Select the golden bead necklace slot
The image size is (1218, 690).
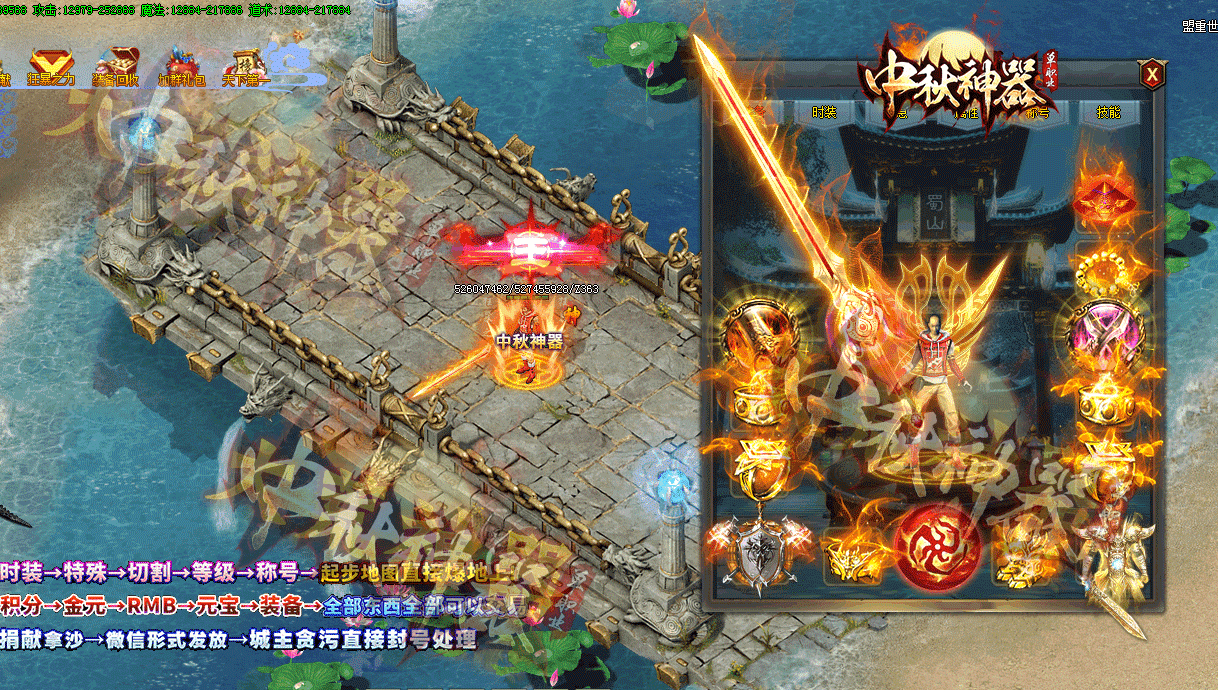point(1105,265)
